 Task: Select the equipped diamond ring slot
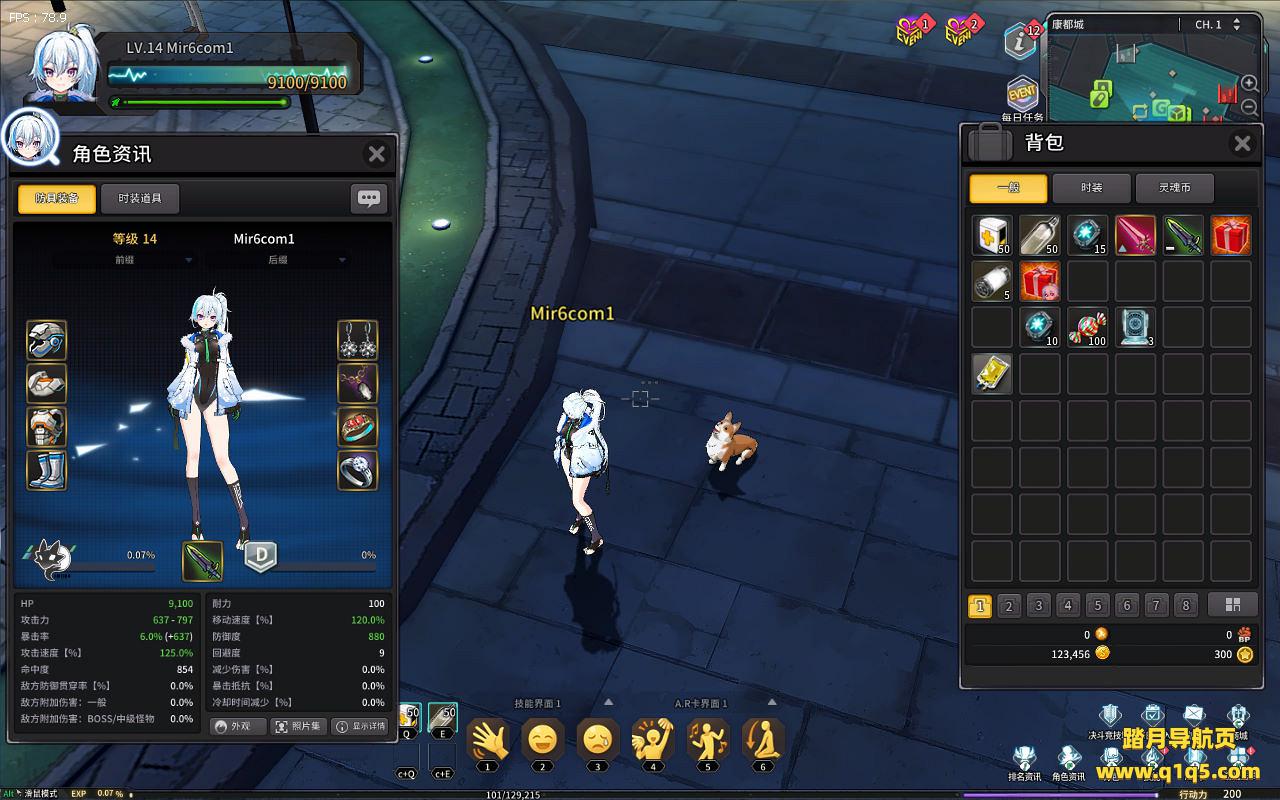pos(357,470)
